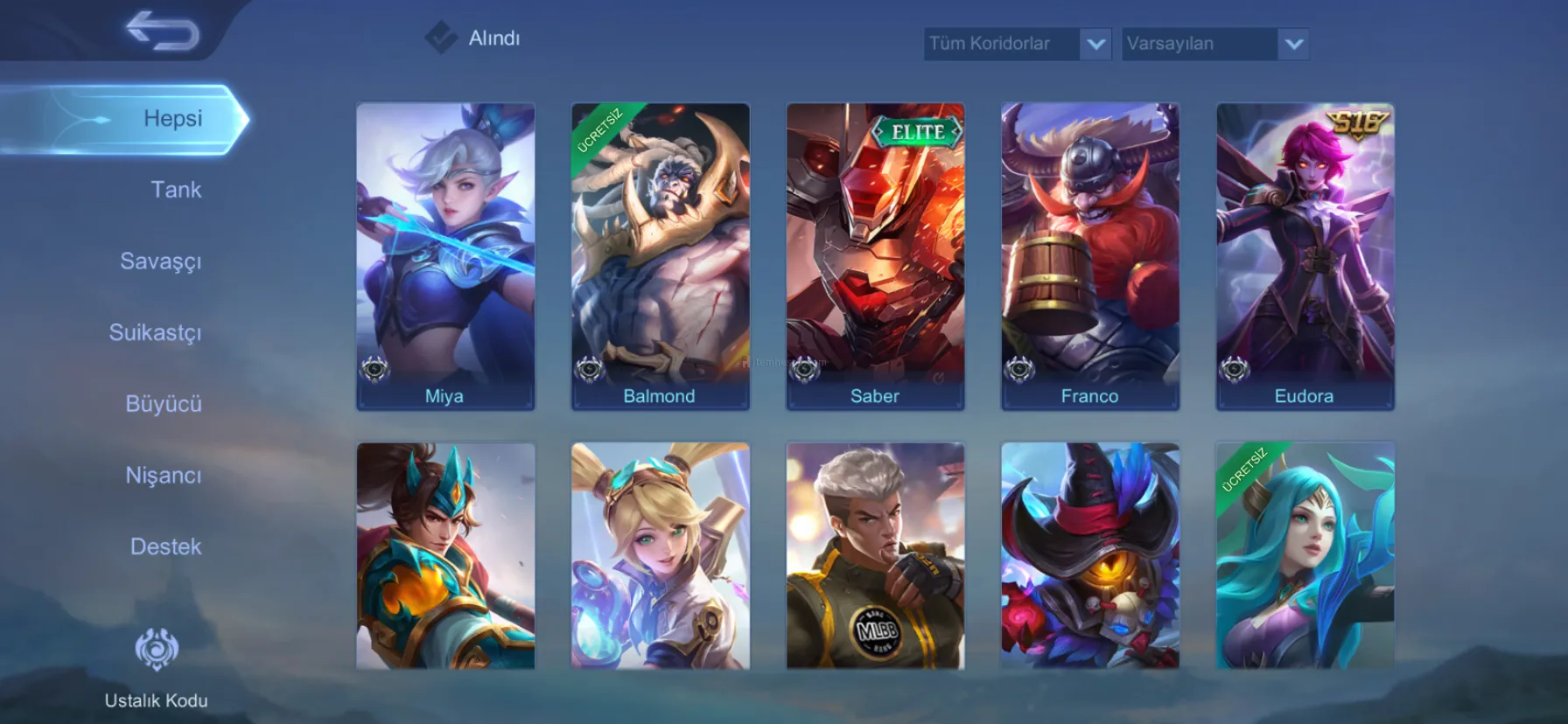This screenshot has width=1568, height=724.
Task: Select the grey-haired MLBB jacket hero card
Action: [875, 556]
